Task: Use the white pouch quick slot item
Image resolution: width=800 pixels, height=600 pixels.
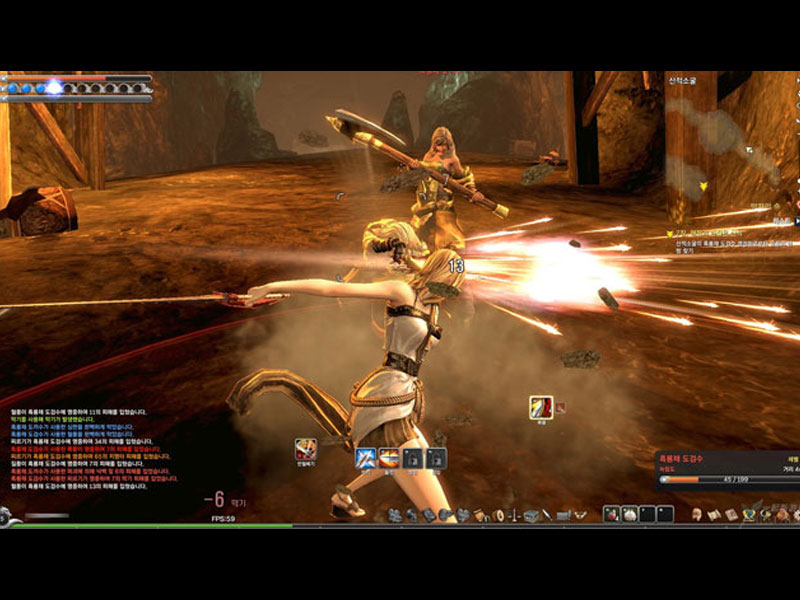Action: pyautogui.click(x=630, y=513)
